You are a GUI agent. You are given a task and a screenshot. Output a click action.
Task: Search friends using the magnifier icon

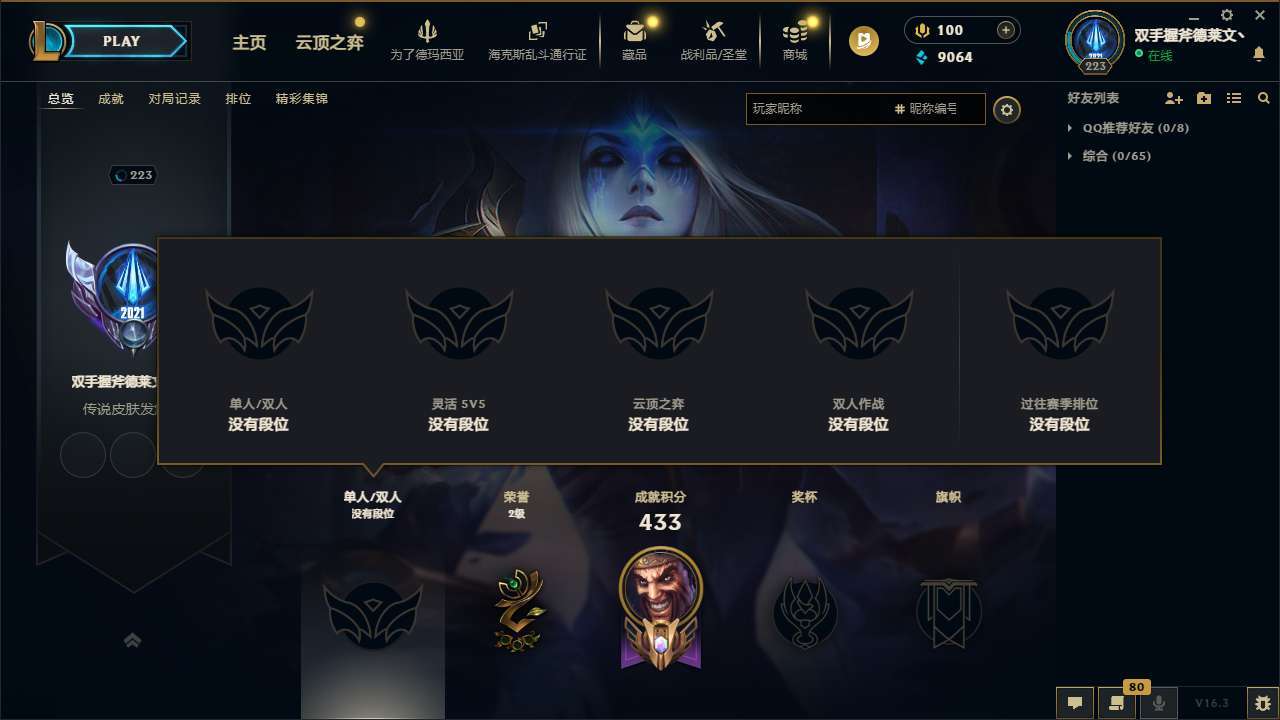(x=1263, y=98)
